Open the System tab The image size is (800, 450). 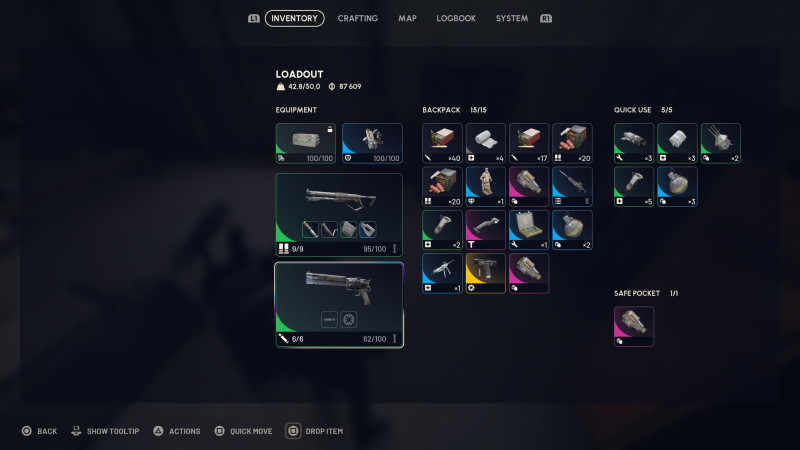tap(512, 18)
